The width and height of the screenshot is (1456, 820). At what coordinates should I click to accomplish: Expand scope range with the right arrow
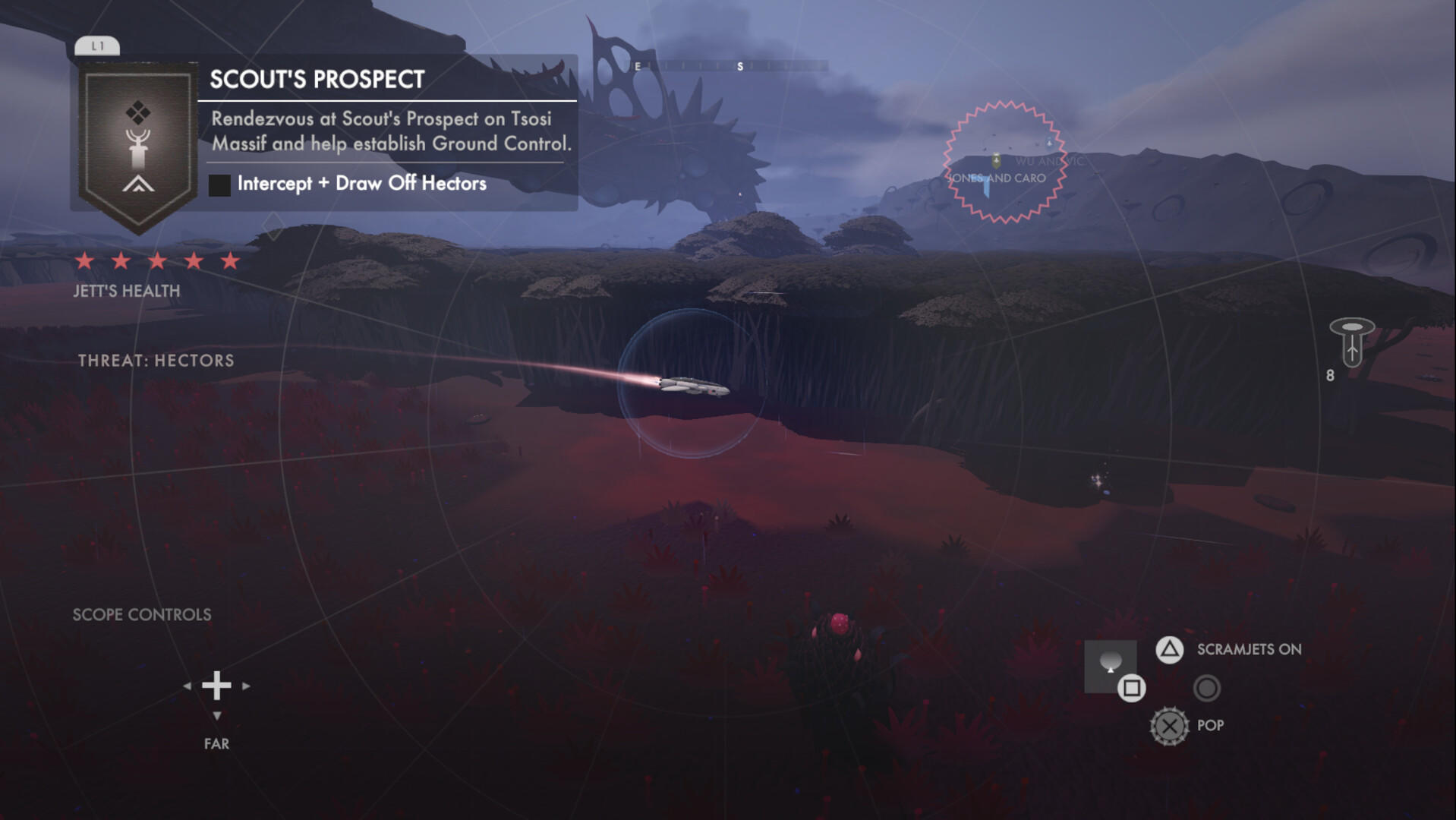(x=245, y=685)
